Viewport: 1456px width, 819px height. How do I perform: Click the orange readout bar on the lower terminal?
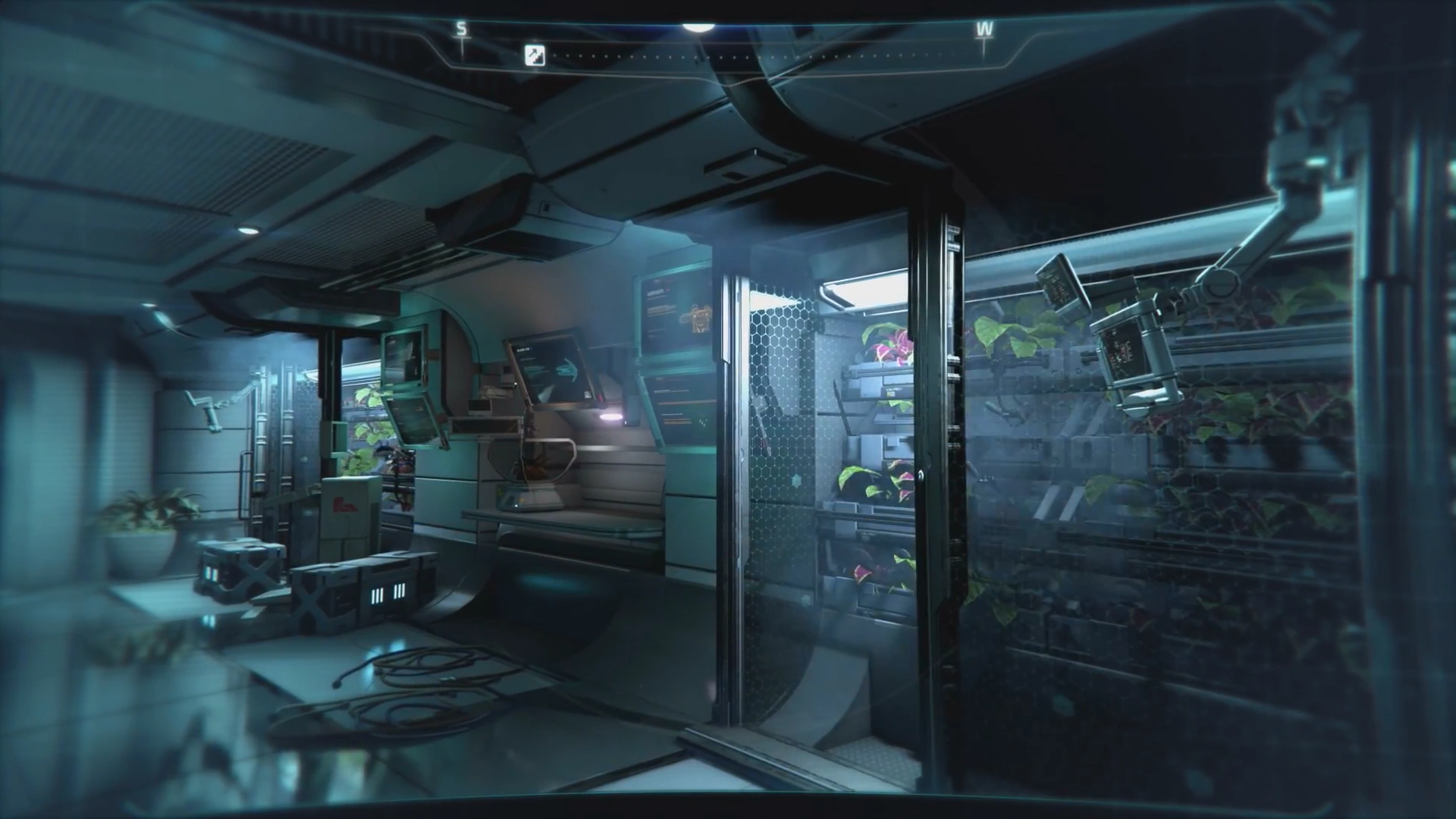(687, 402)
